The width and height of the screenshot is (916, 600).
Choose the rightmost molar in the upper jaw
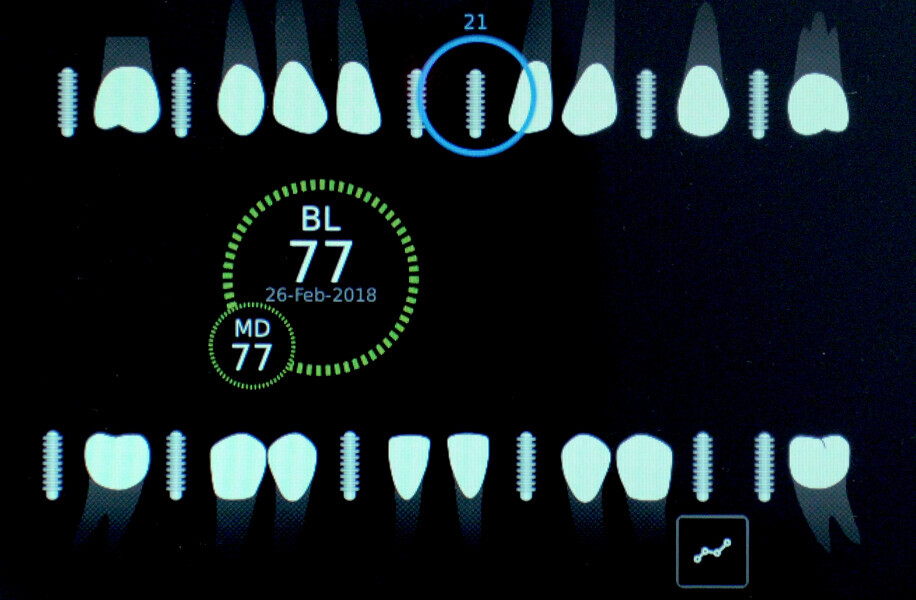click(x=818, y=102)
